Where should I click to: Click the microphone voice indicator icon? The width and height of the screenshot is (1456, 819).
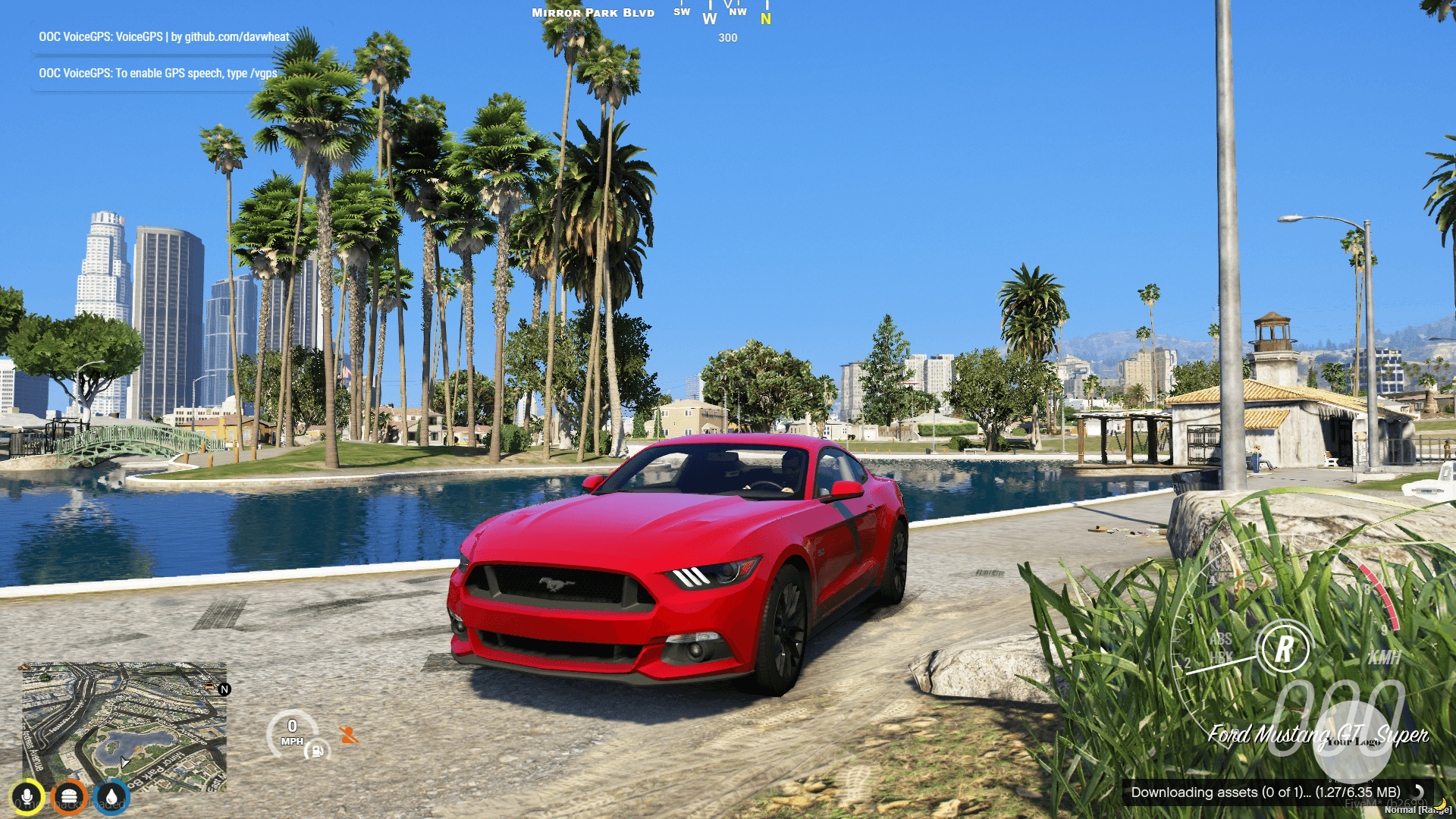click(27, 796)
